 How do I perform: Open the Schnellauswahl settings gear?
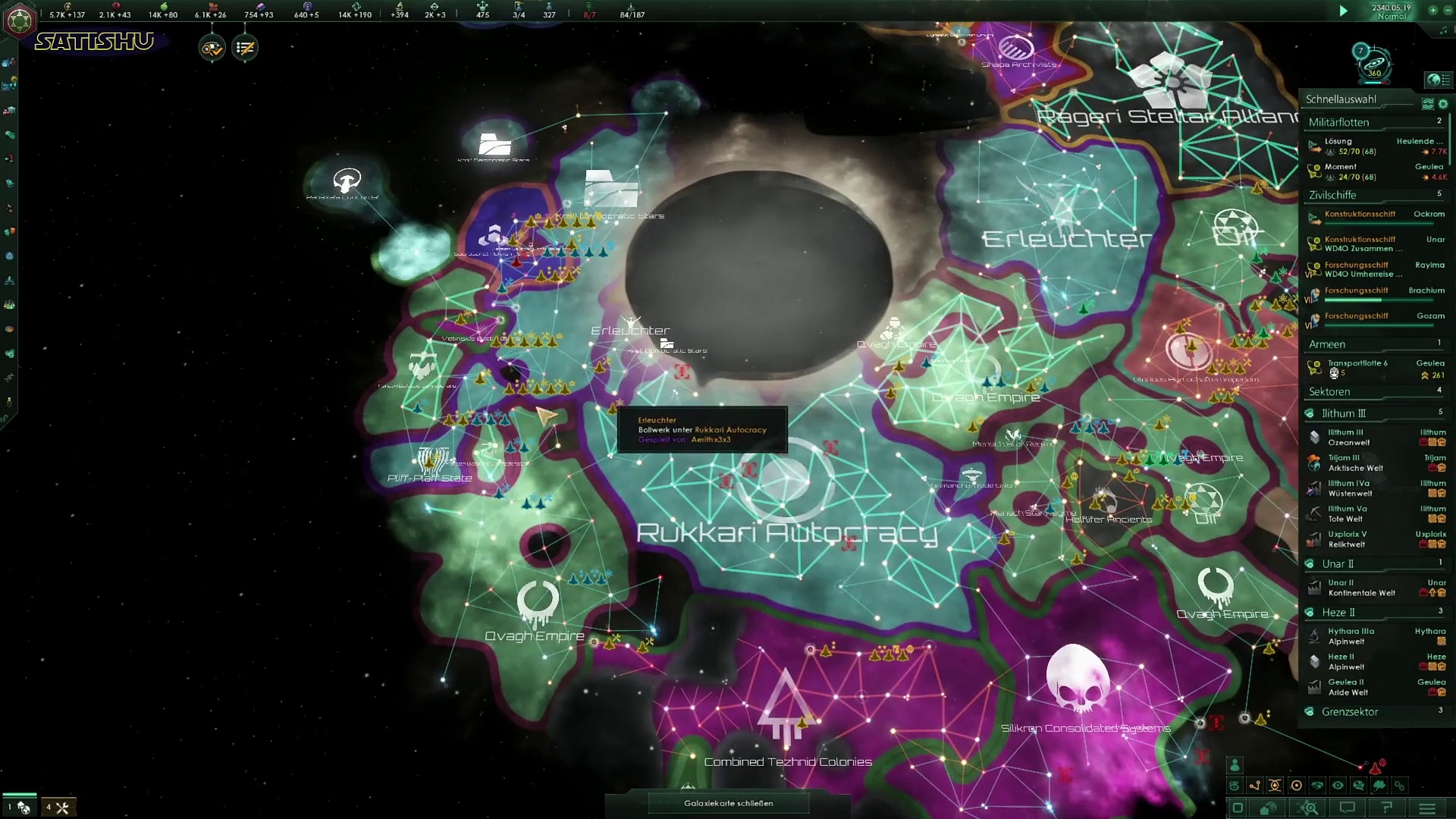(x=1443, y=103)
